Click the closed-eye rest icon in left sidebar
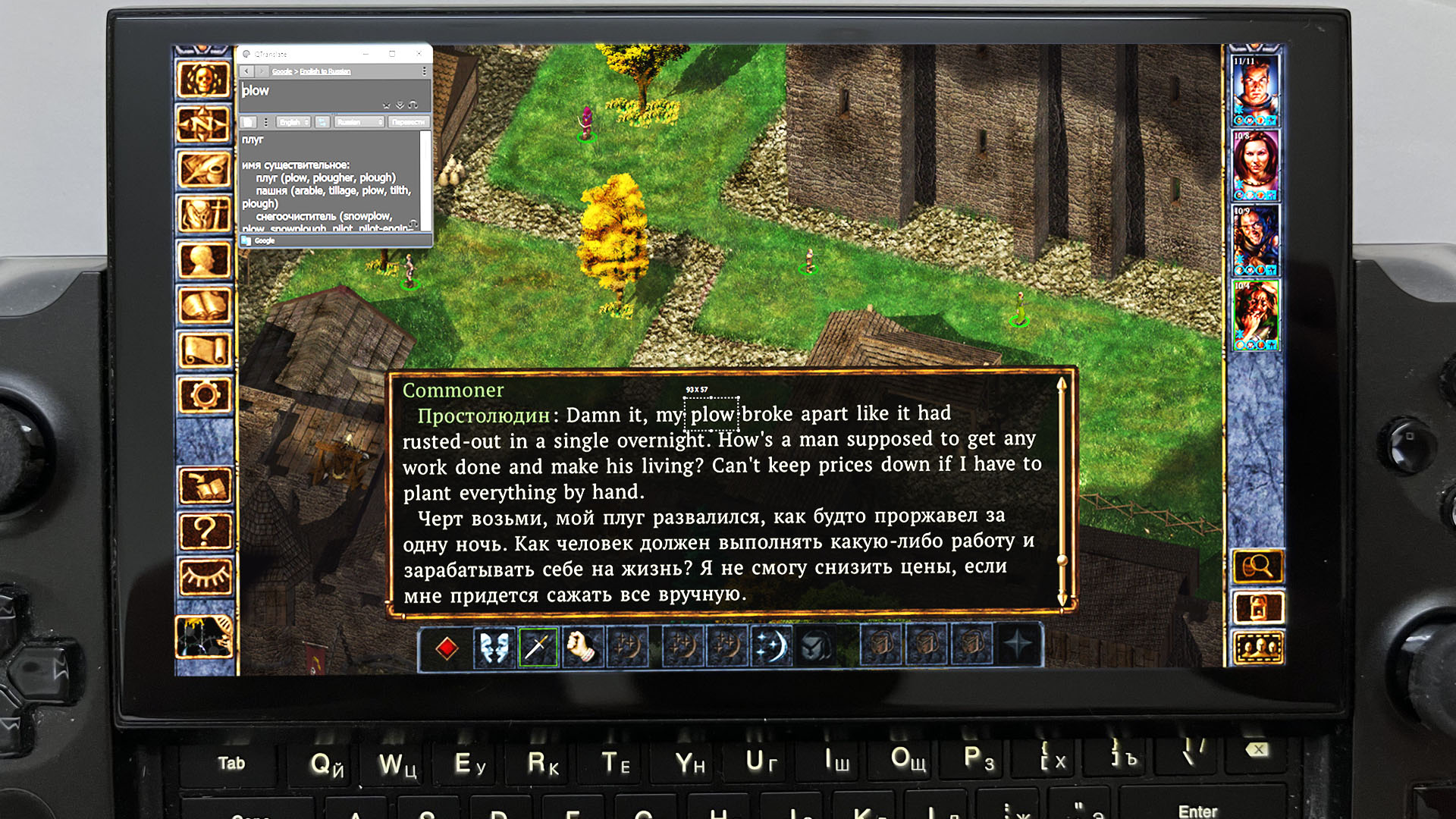The image size is (1456, 819). pyautogui.click(x=203, y=576)
